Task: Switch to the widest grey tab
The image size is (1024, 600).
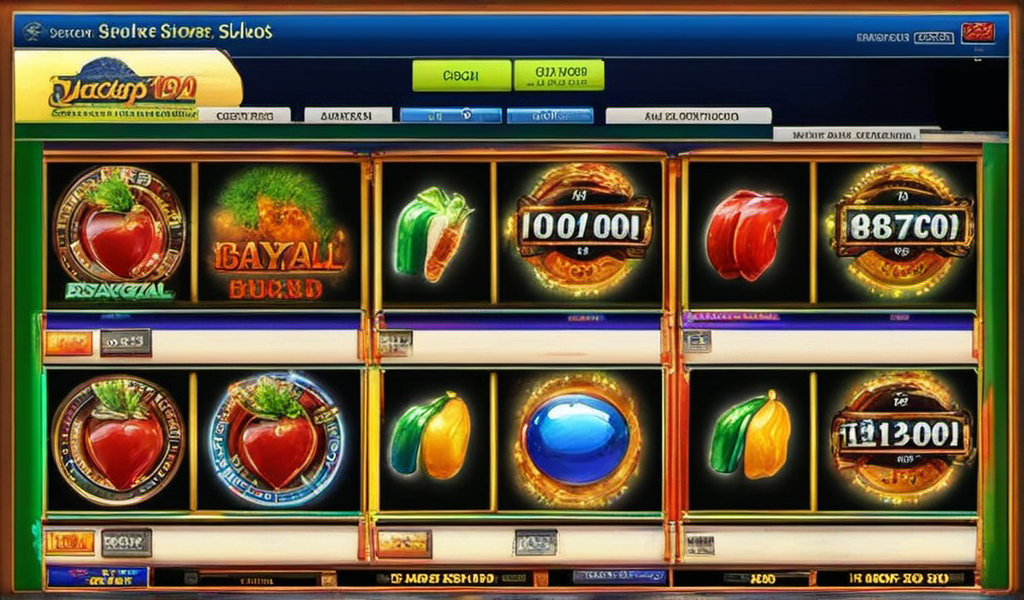Action: point(688,116)
